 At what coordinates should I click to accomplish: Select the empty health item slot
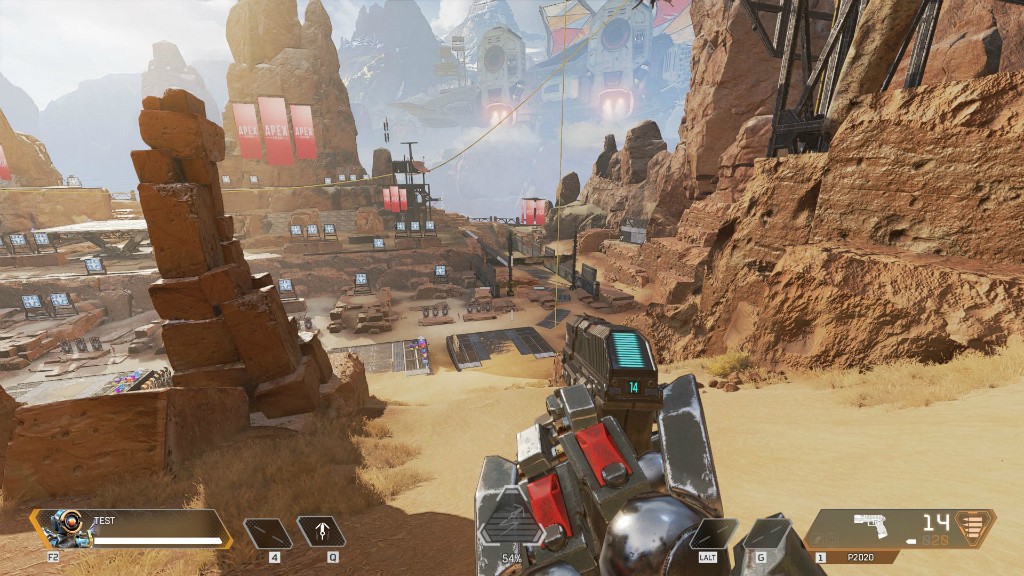click(x=268, y=532)
